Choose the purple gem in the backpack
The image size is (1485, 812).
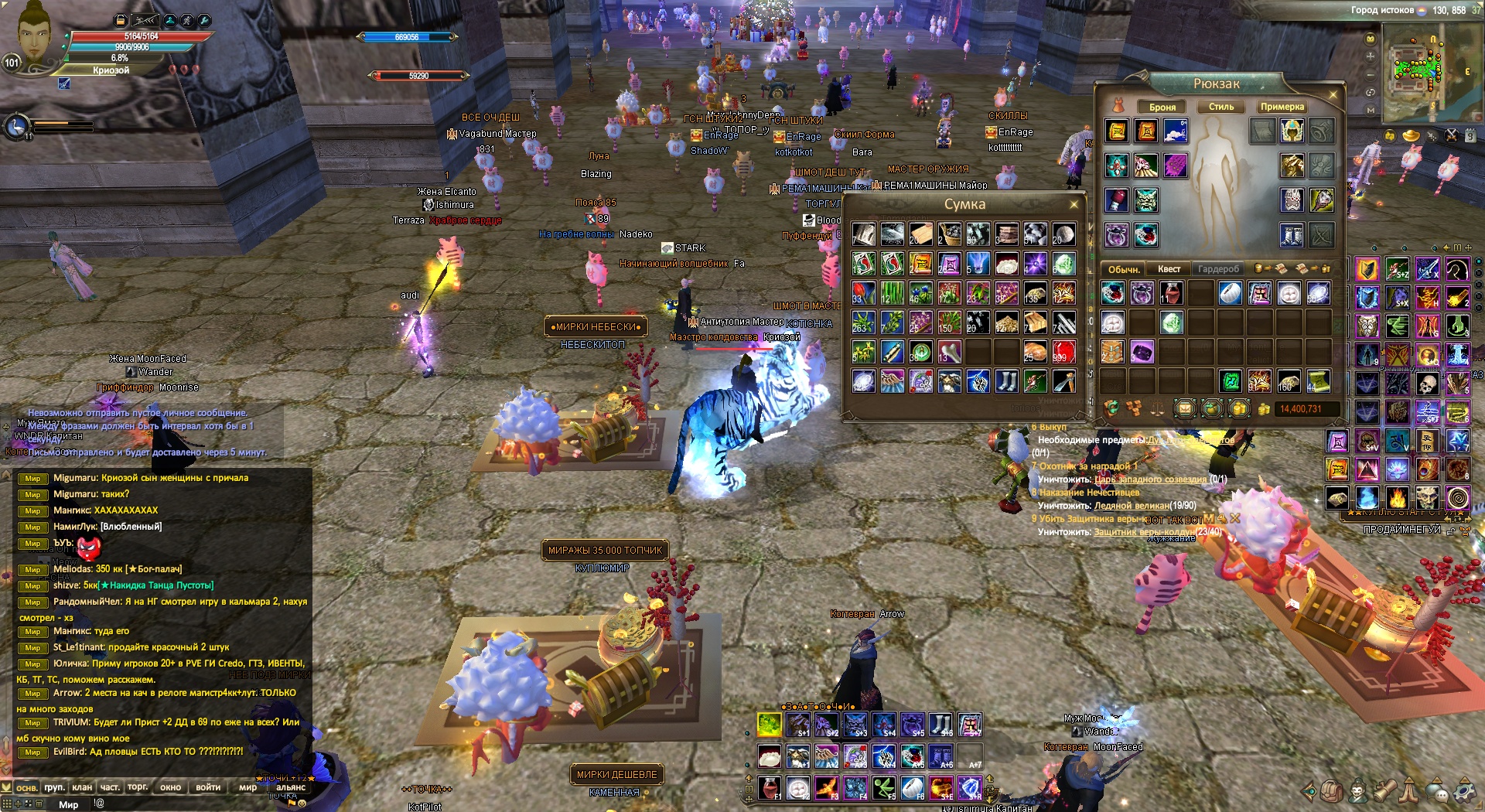[x=1142, y=352]
